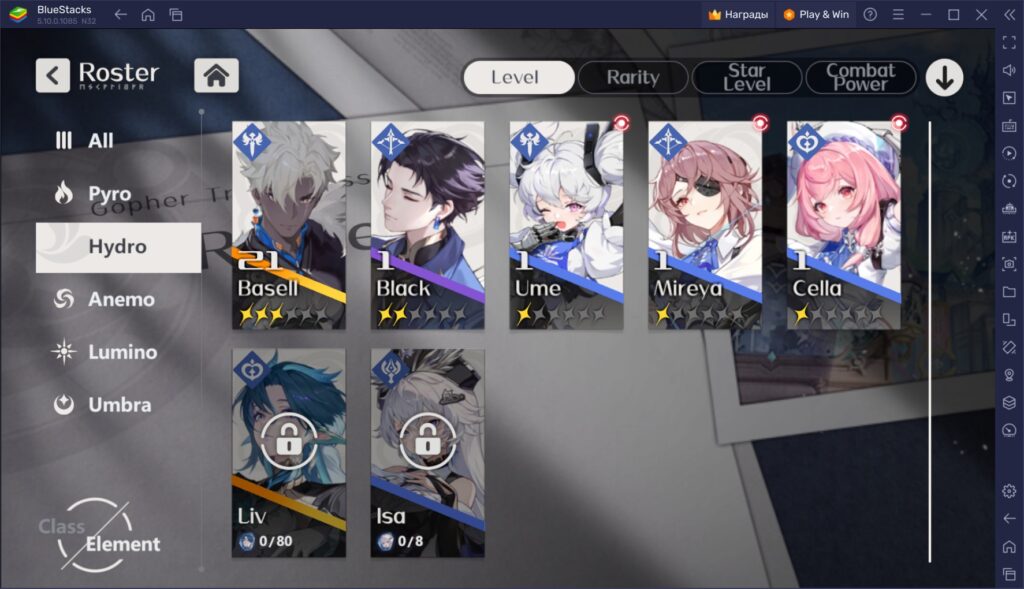The width and height of the screenshot is (1024, 589).
Task: Select the locked Liv character card
Action: (x=289, y=452)
